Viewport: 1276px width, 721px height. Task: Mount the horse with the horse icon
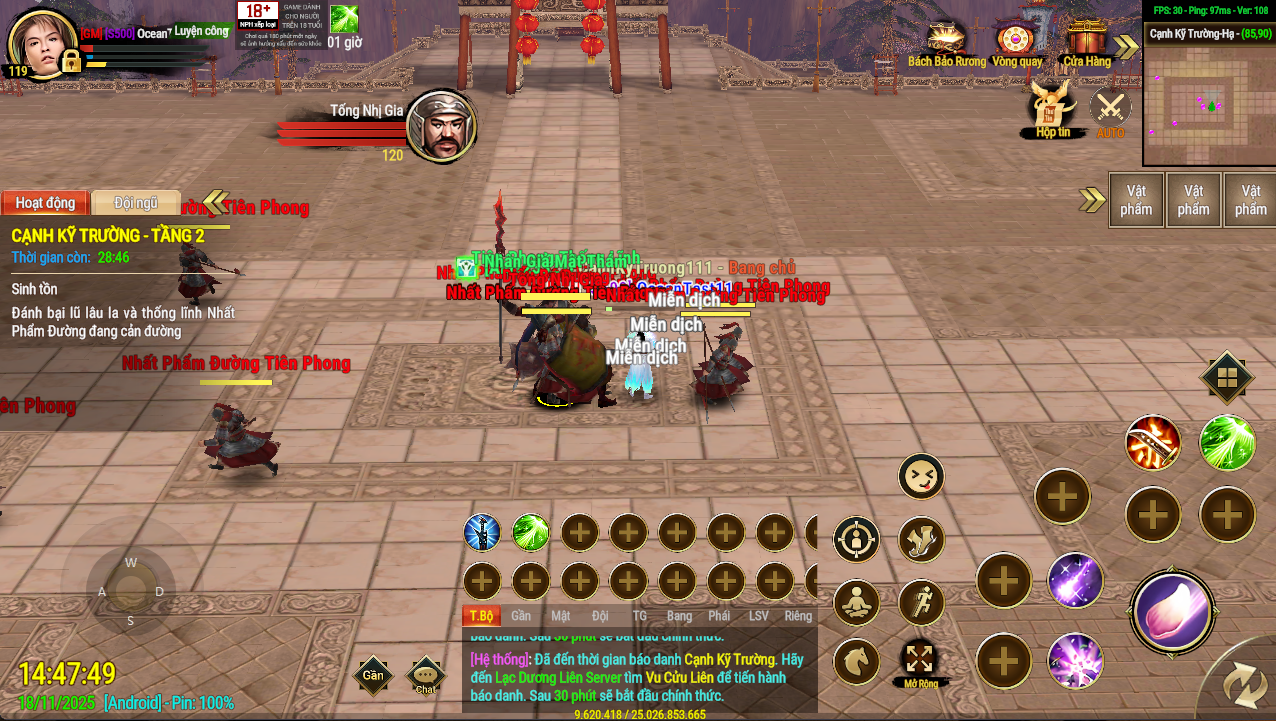856,661
